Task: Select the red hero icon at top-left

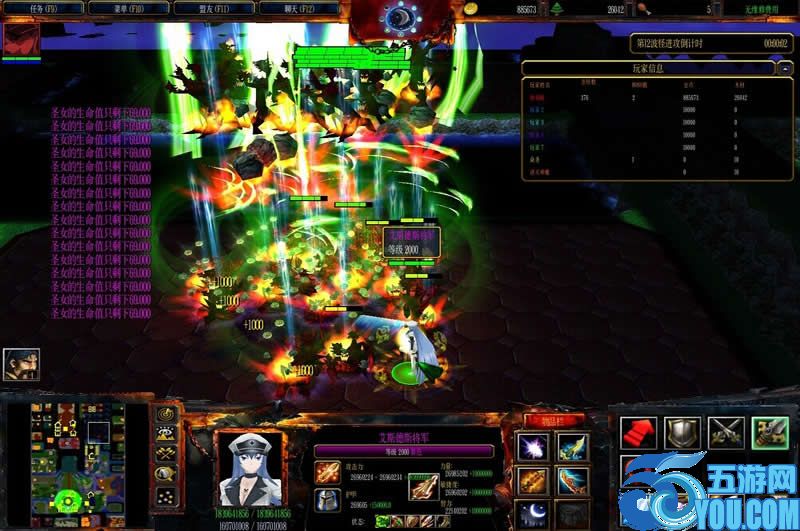Action: click(20, 40)
